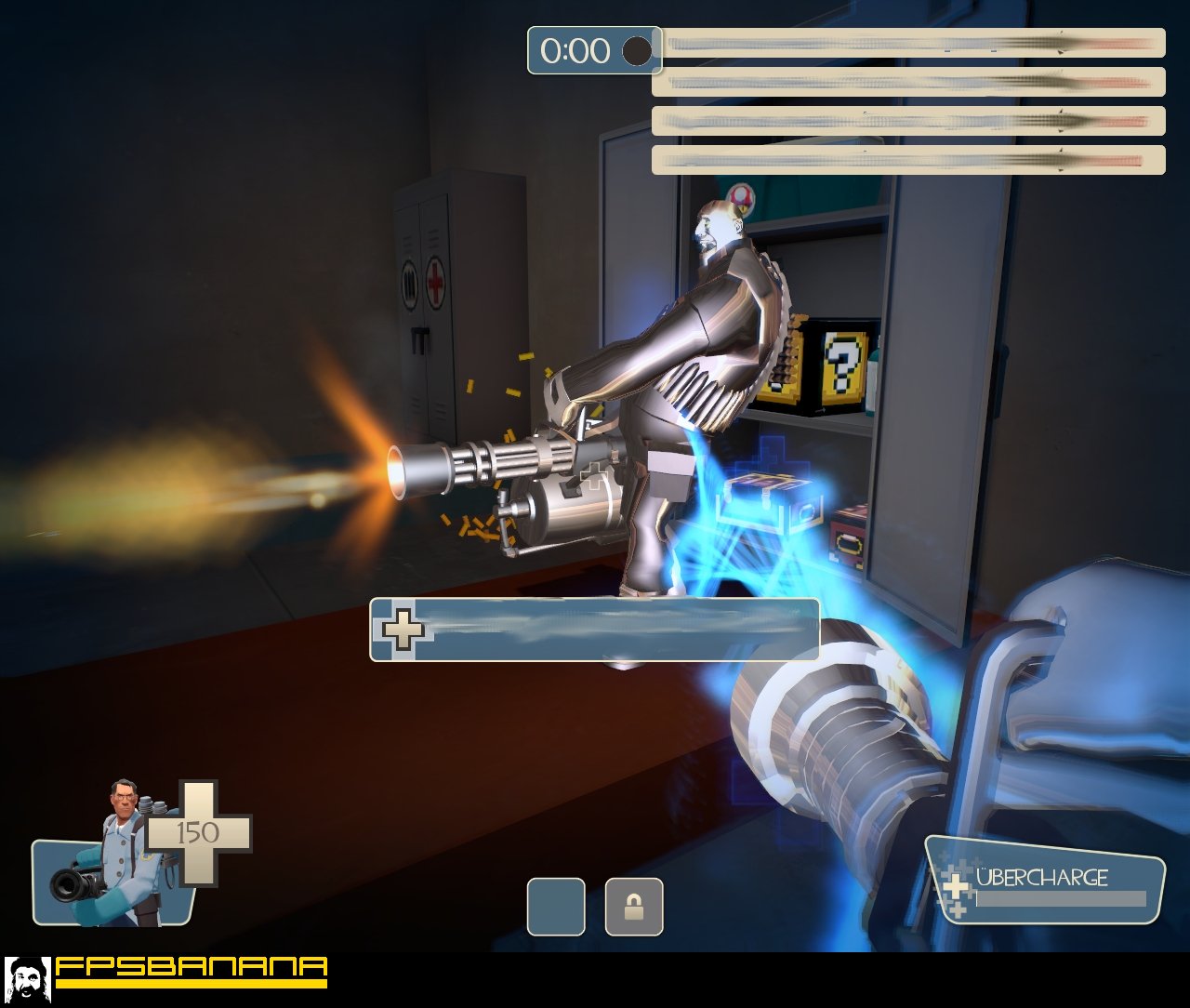The image size is (1190, 1008).
Task: Click the large health cross symbol
Action: pyautogui.click(x=200, y=830)
